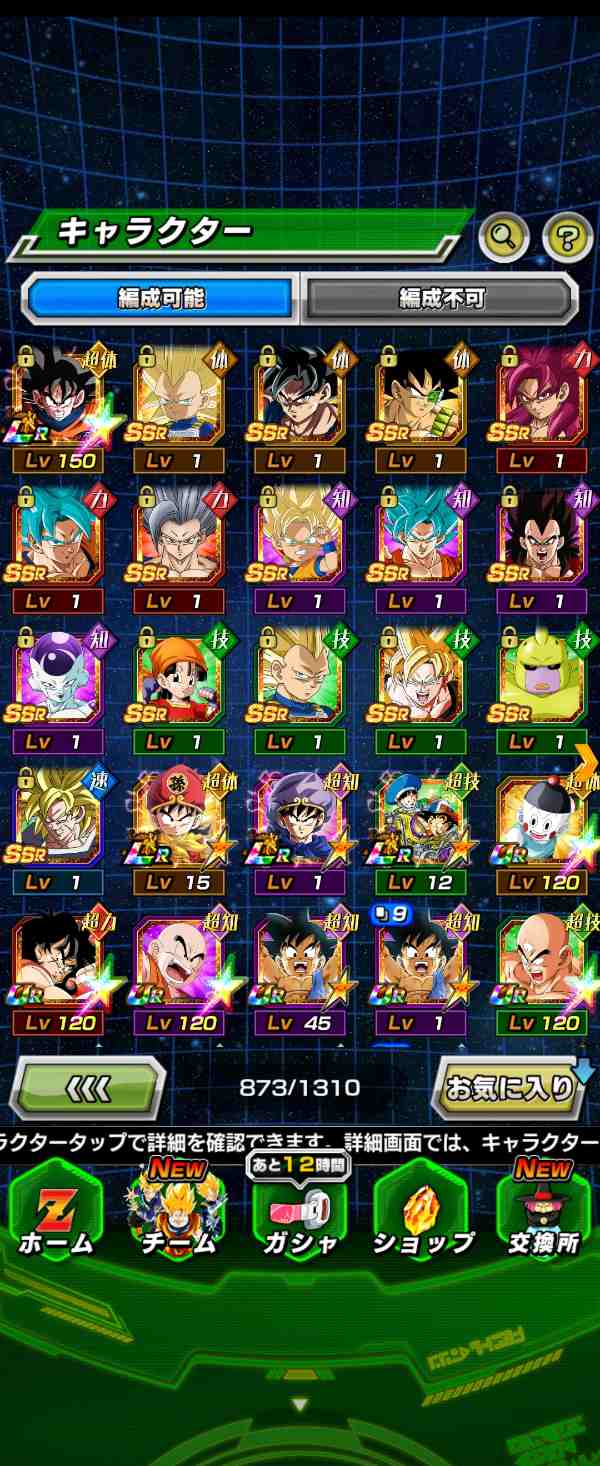Image resolution: width=600 pixels, height=1466 pixels.
Task: Go to ホーム home menu
Action: [56, 1212]
